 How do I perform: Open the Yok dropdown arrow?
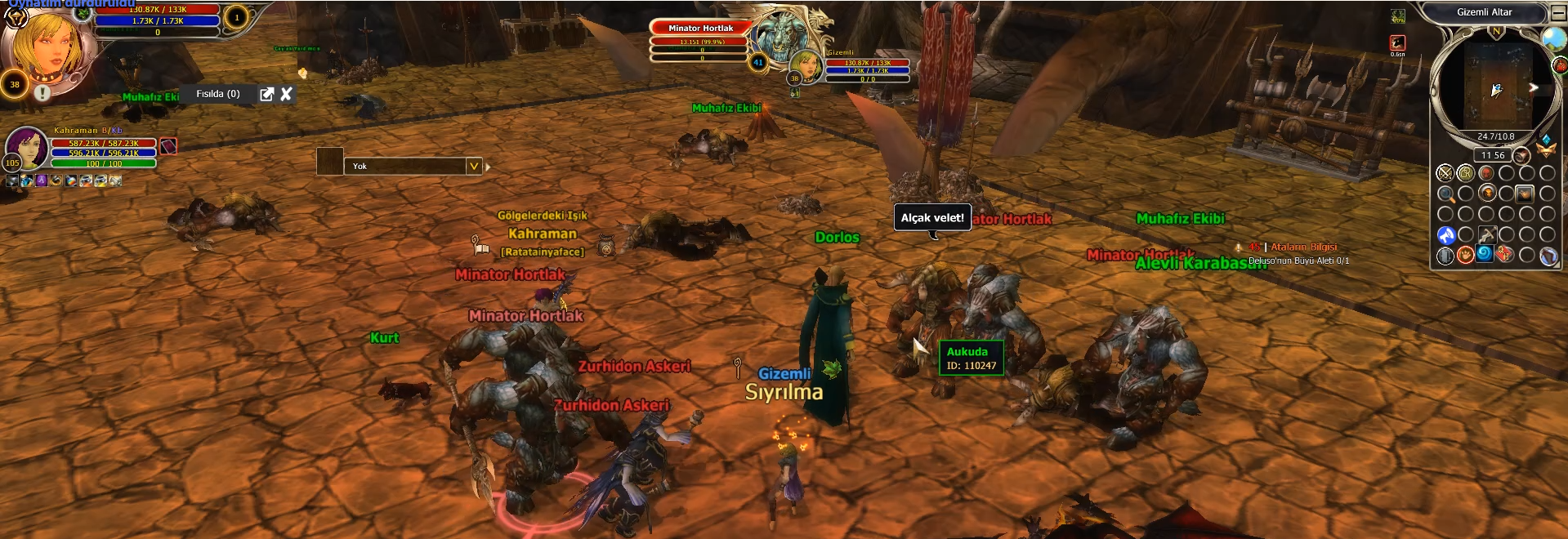[x=473, y=167]
